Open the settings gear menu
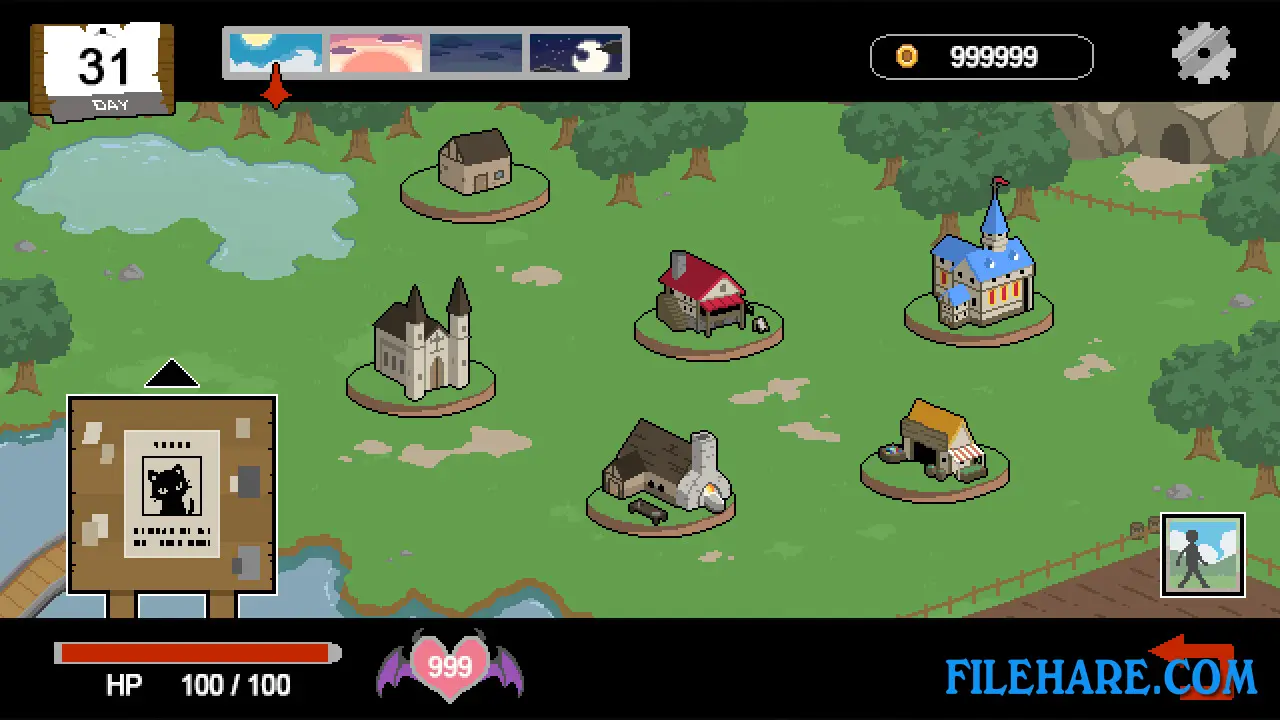This screenshot has width=1280, height=720. [x=1203, y=52]
